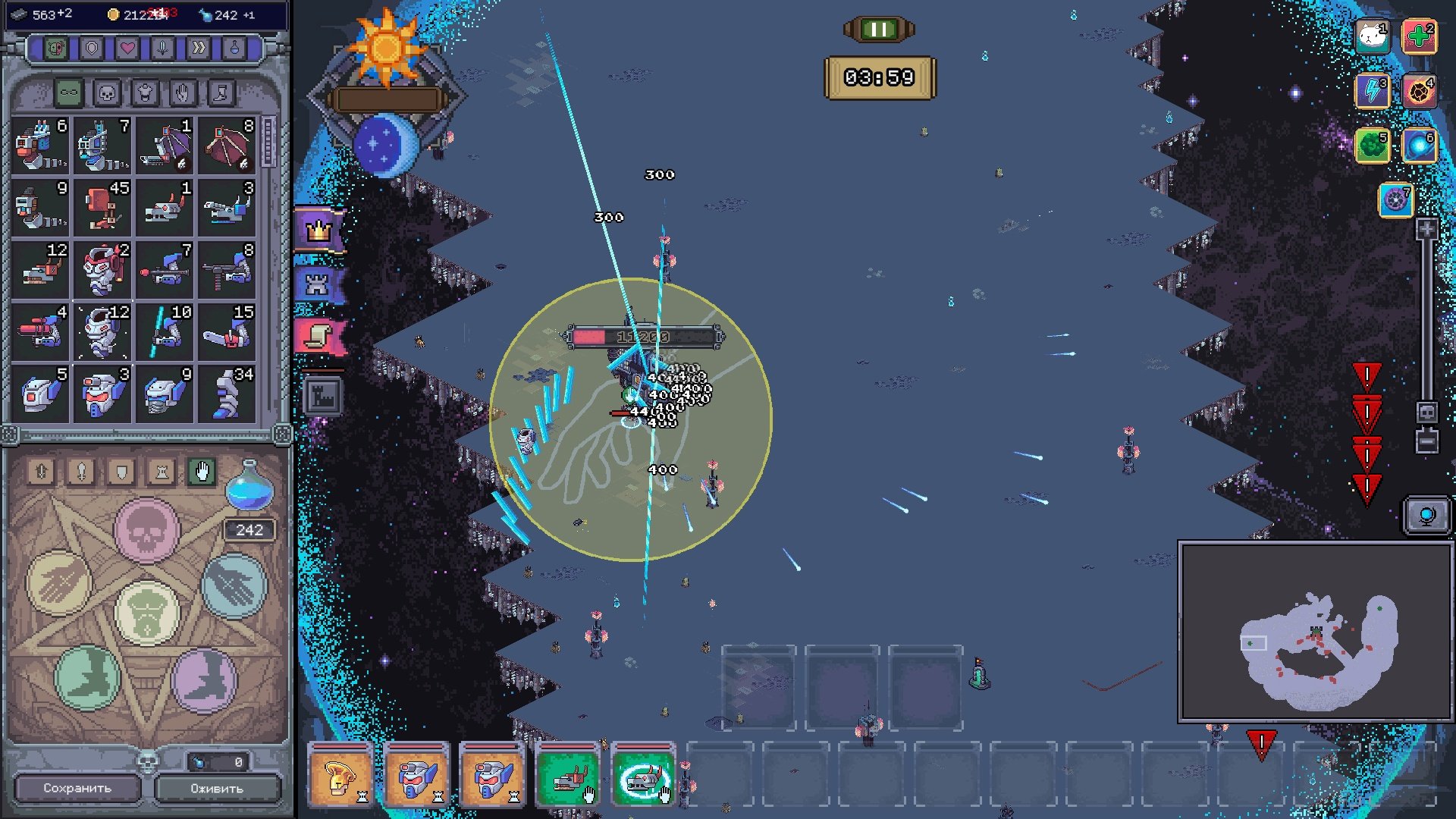Select the green boot pentagram slot
This screenshot has height=819, width=1456.
click(88, 677)
